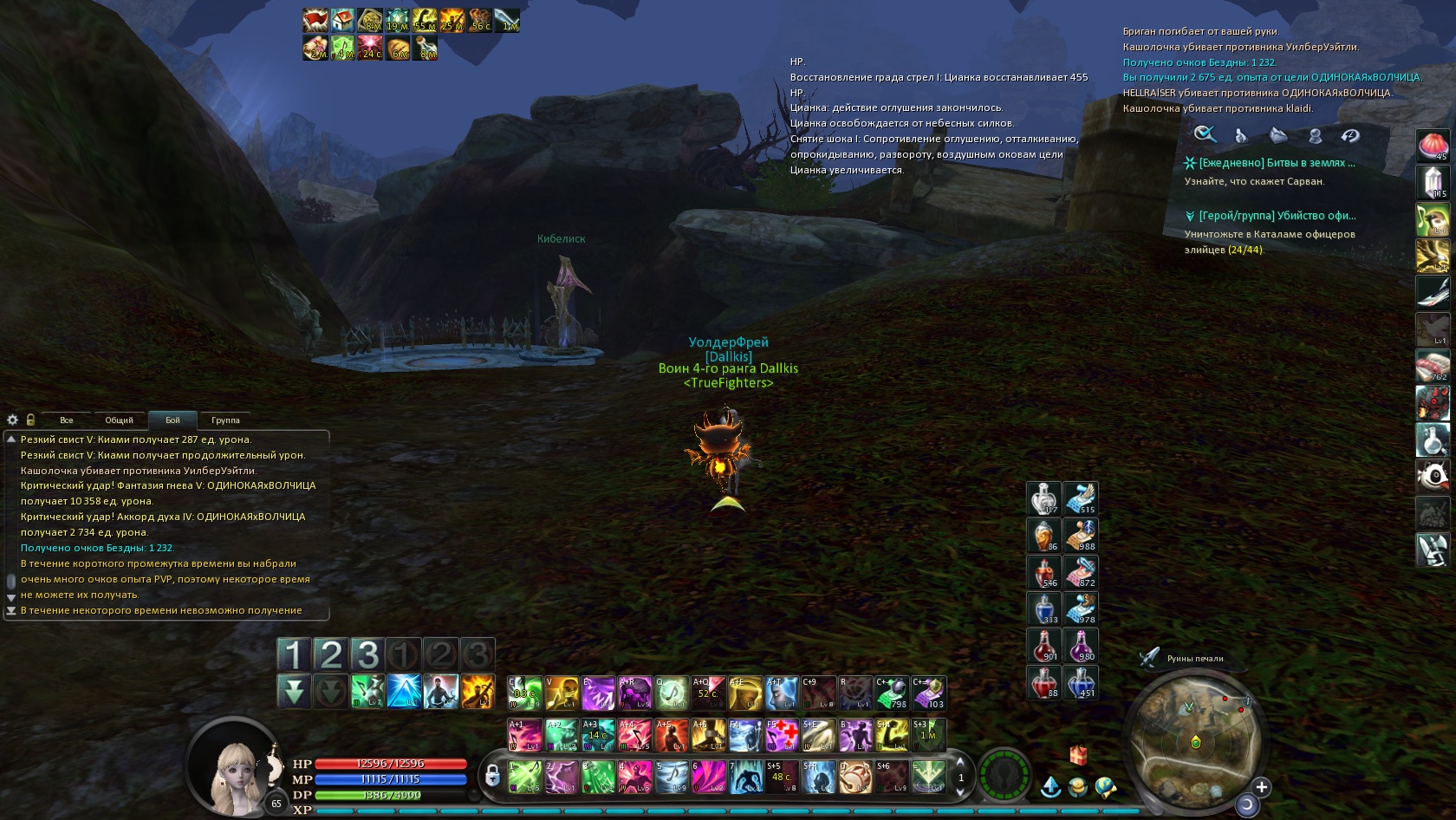Open the Группа chat tab
This screenshot has height=820, width=1456.
[x=225, y=420]
